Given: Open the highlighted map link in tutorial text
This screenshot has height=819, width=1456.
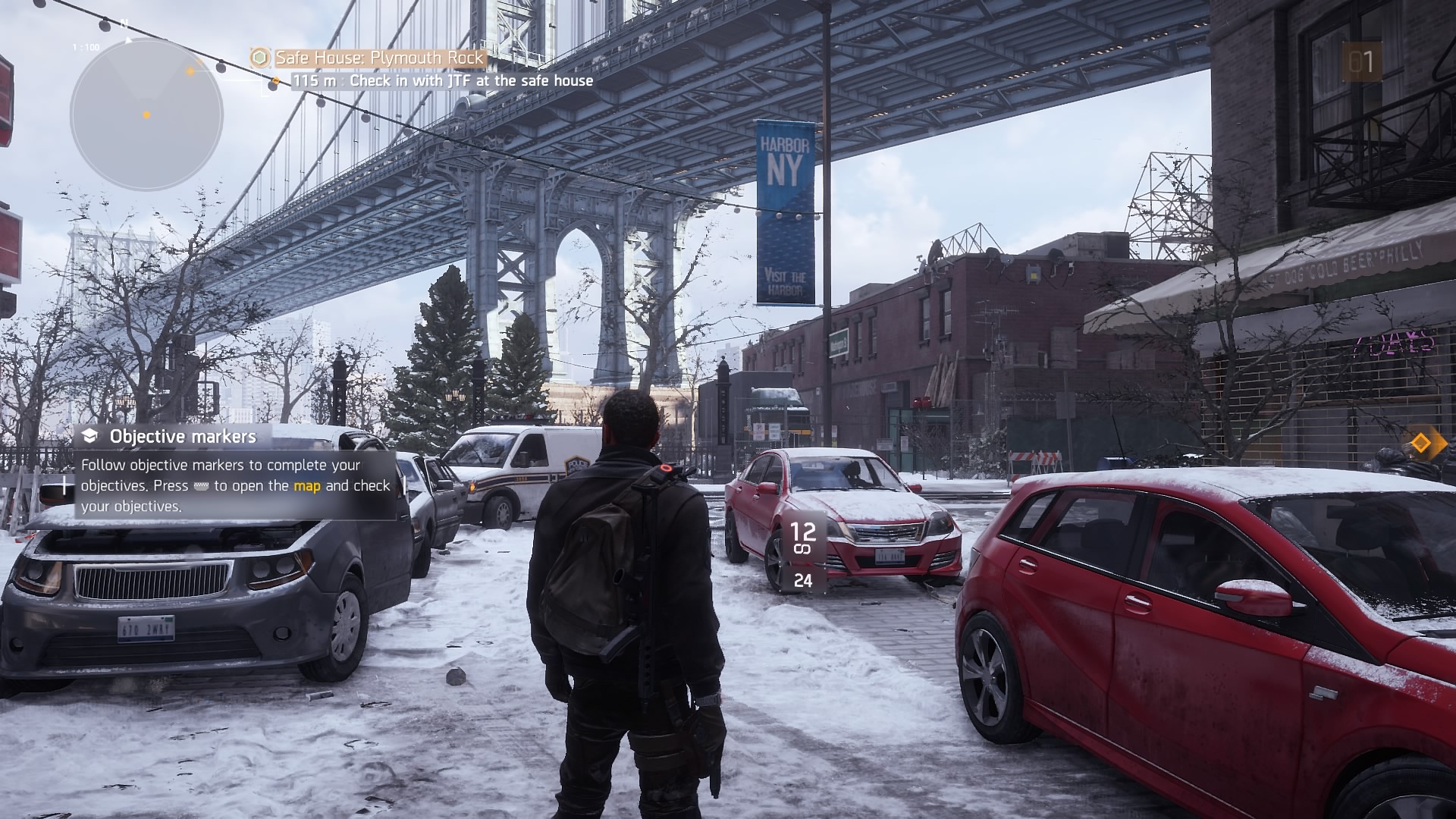Looking at the screenshot, I should [x=307, y=485].
